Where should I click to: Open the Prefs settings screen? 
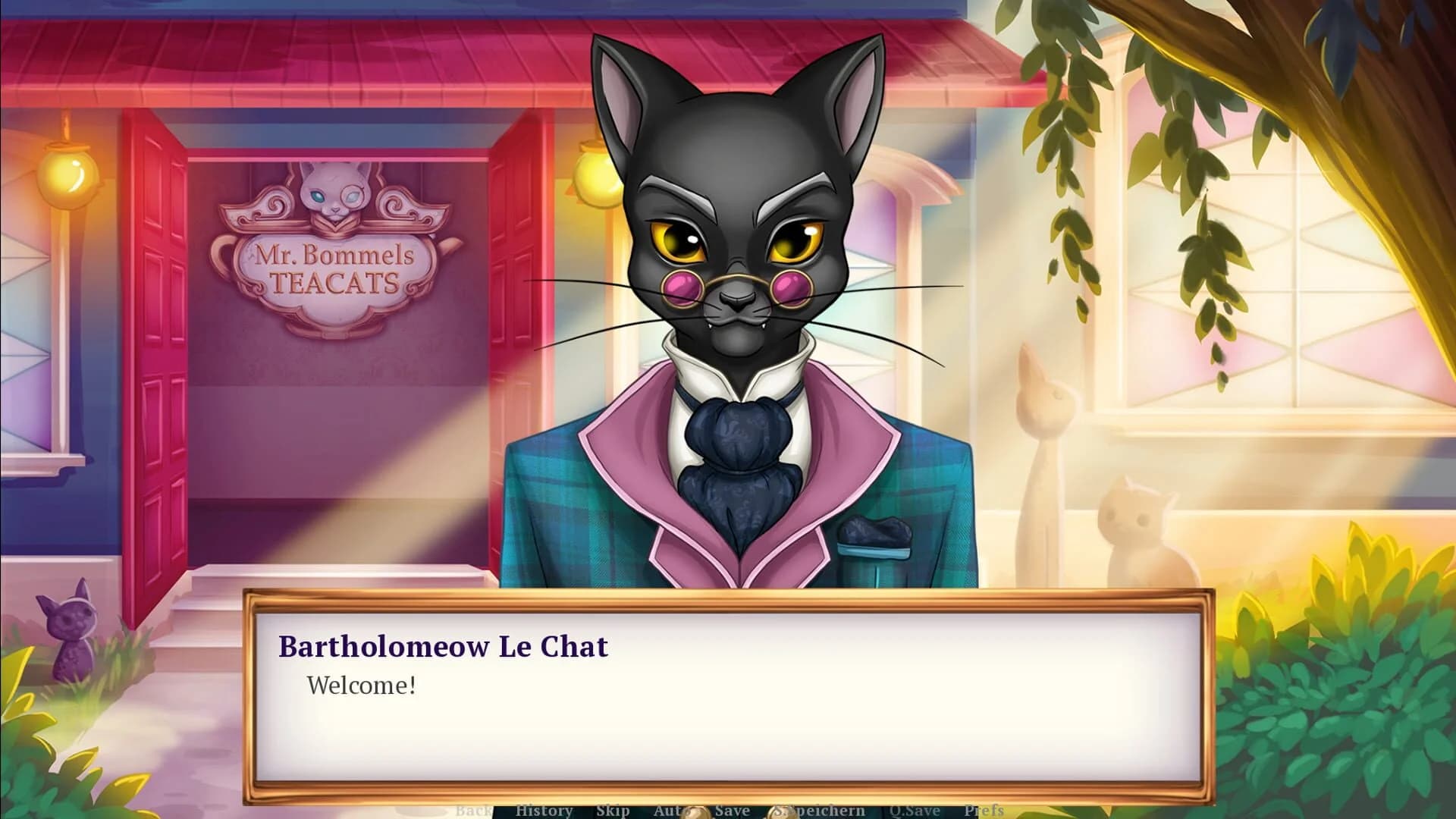click(983, 811)
